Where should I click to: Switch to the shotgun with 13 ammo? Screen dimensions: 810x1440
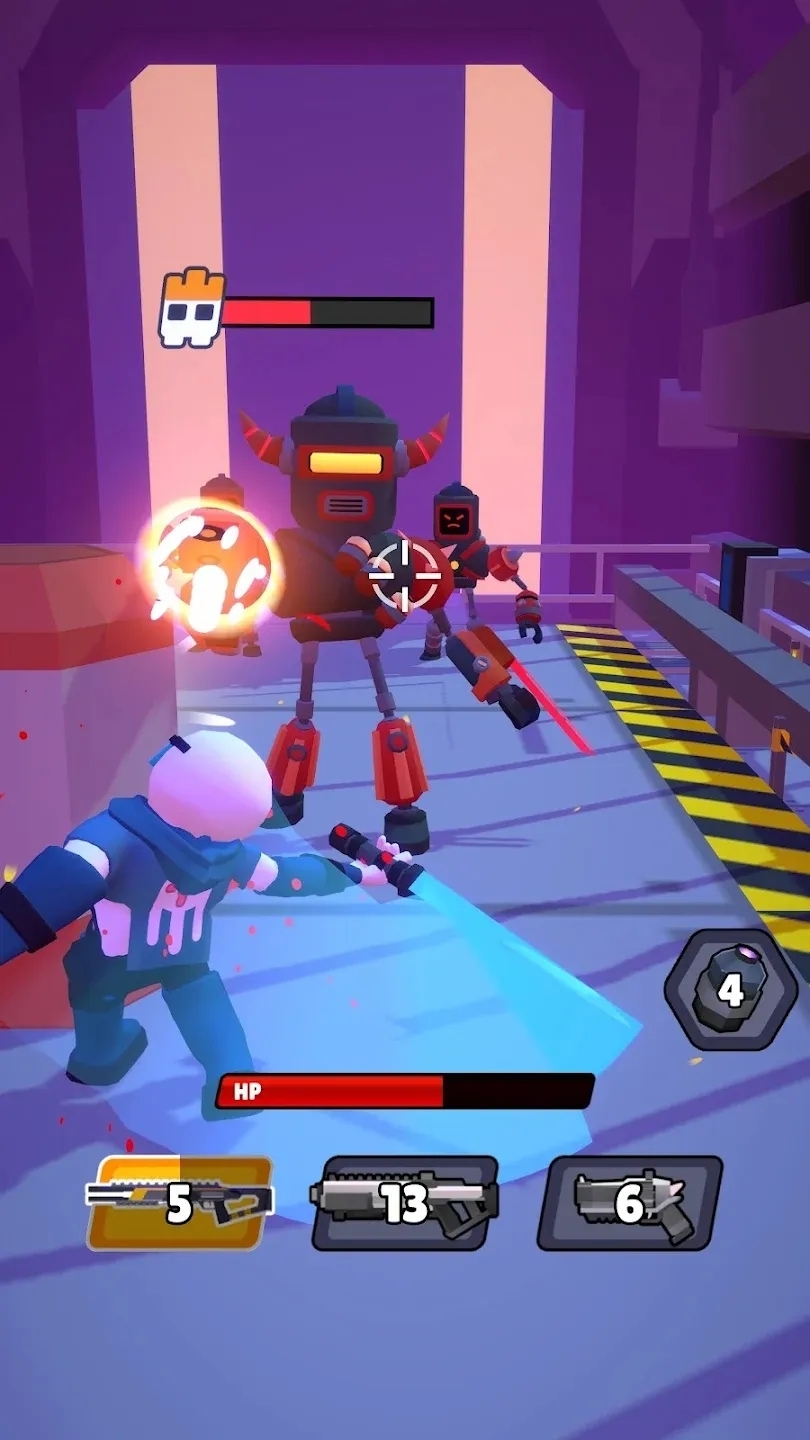point(405,1203)
